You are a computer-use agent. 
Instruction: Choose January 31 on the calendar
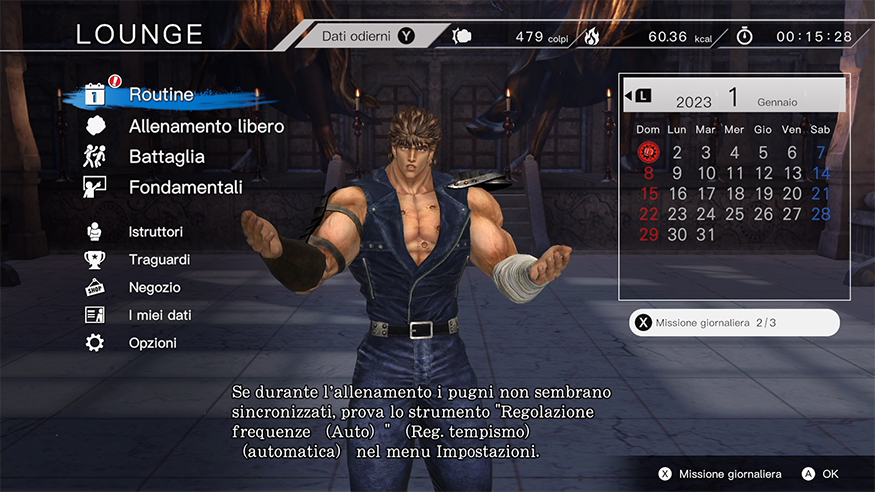click(x=706, y=235)
